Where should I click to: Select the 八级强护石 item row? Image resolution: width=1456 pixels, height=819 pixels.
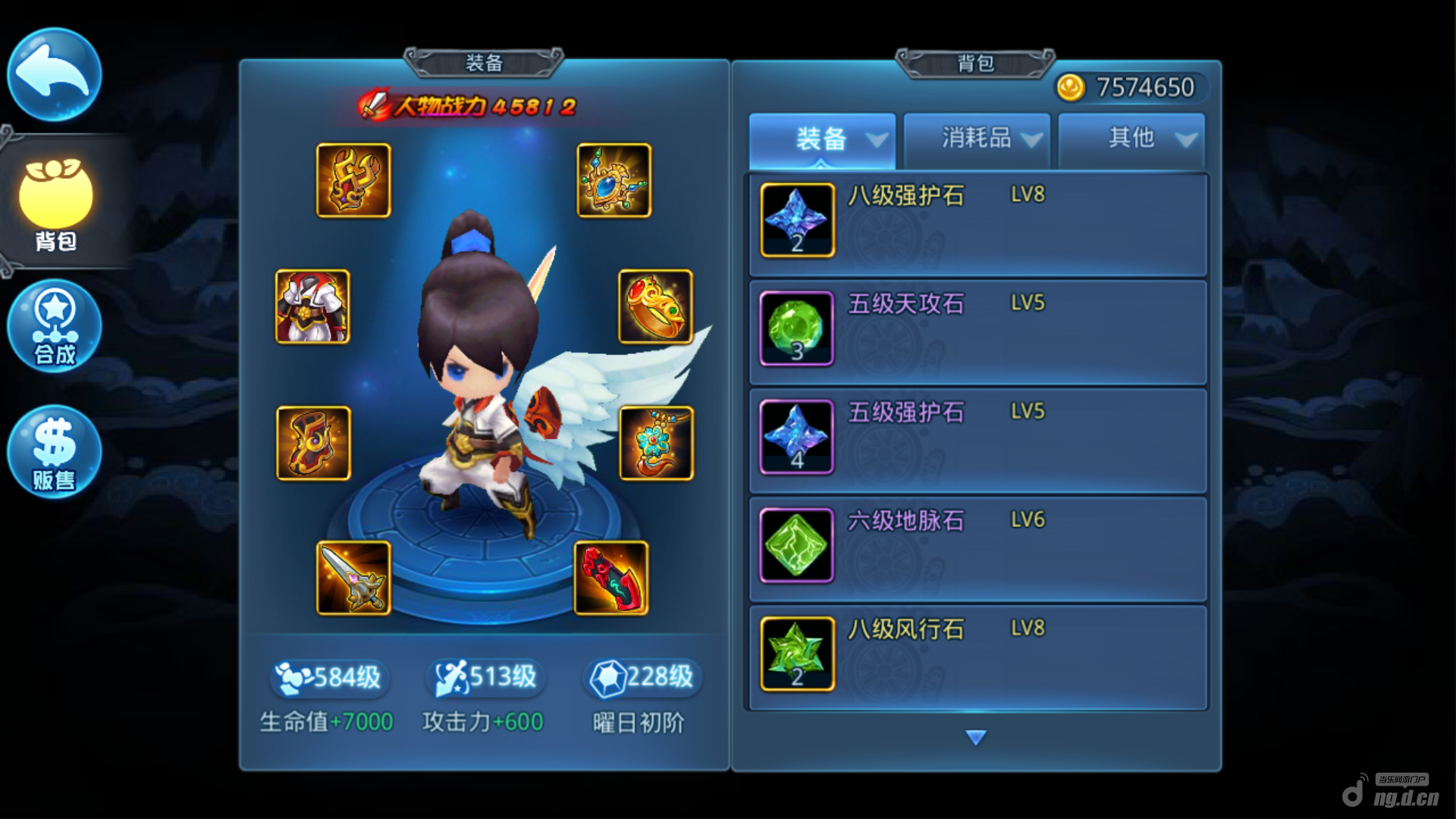tap(978, 224)
